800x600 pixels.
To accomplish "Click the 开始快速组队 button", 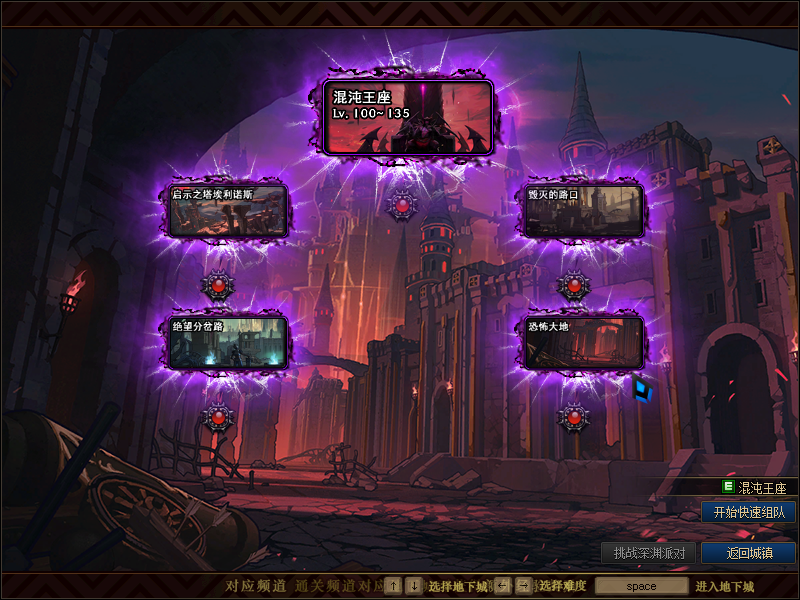I will click(748, 512).
